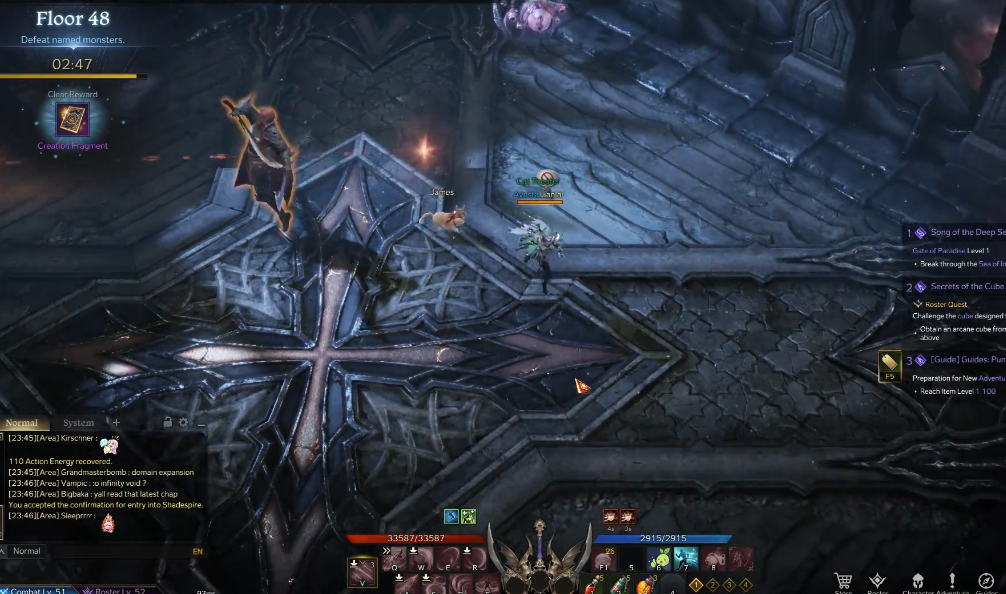This screenshot has height=594, width=1006.
Task: Use the running figure item in slot 7
Action: click(x=686, y=559)
